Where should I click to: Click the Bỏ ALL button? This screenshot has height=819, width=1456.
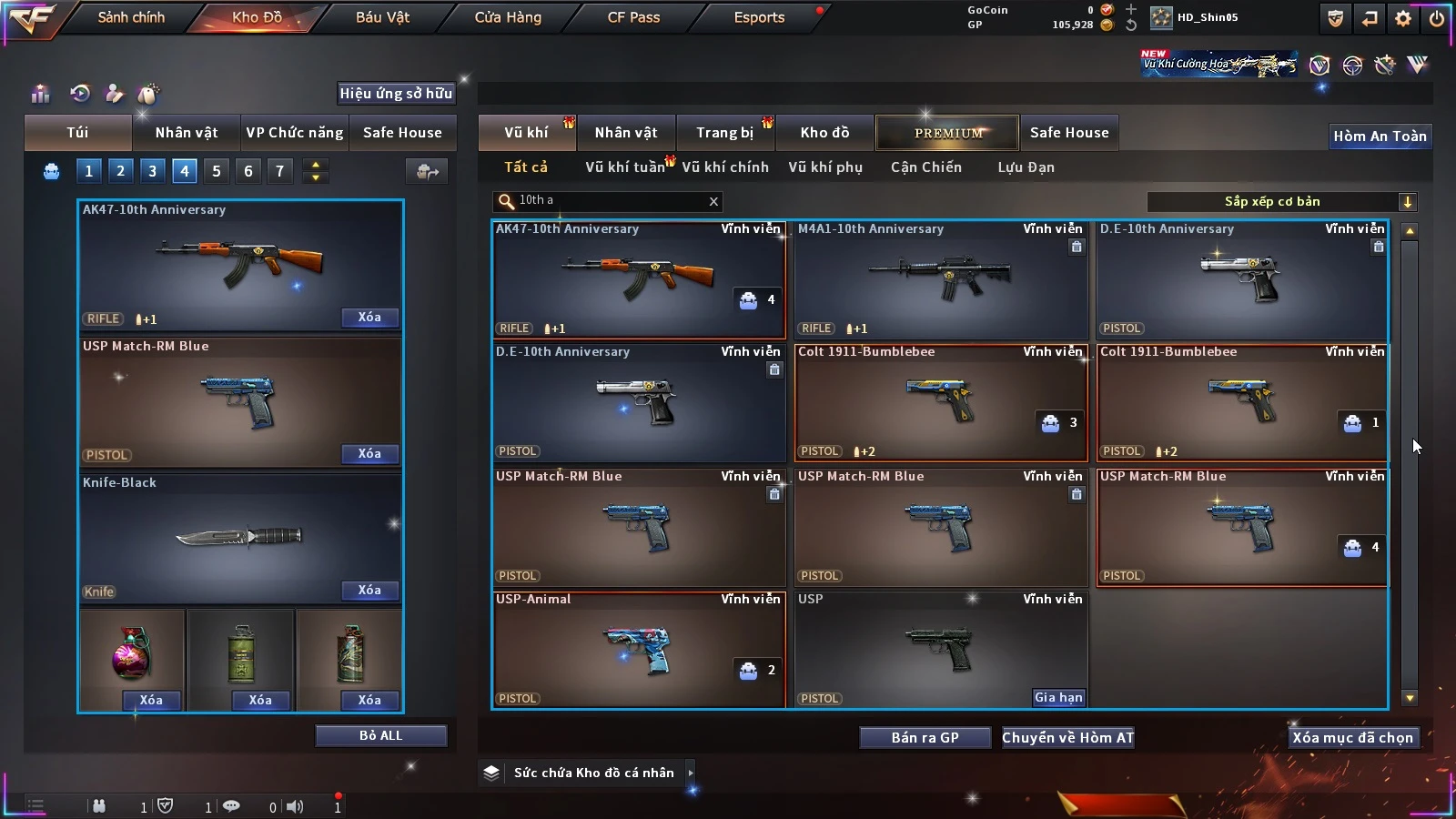tap(380, 735)
